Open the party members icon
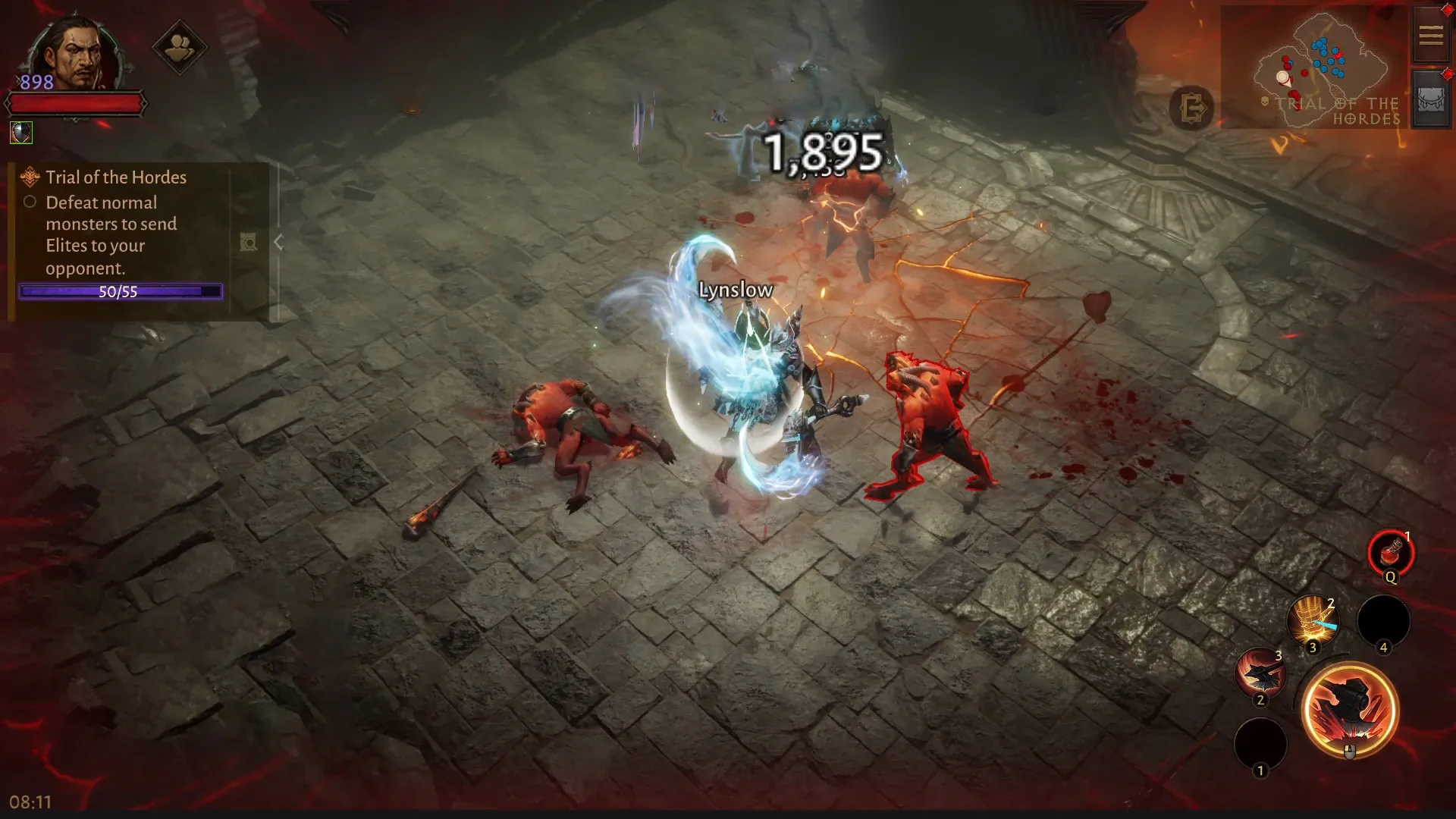The image size is (1456, 819). click(x=179, y=49)
